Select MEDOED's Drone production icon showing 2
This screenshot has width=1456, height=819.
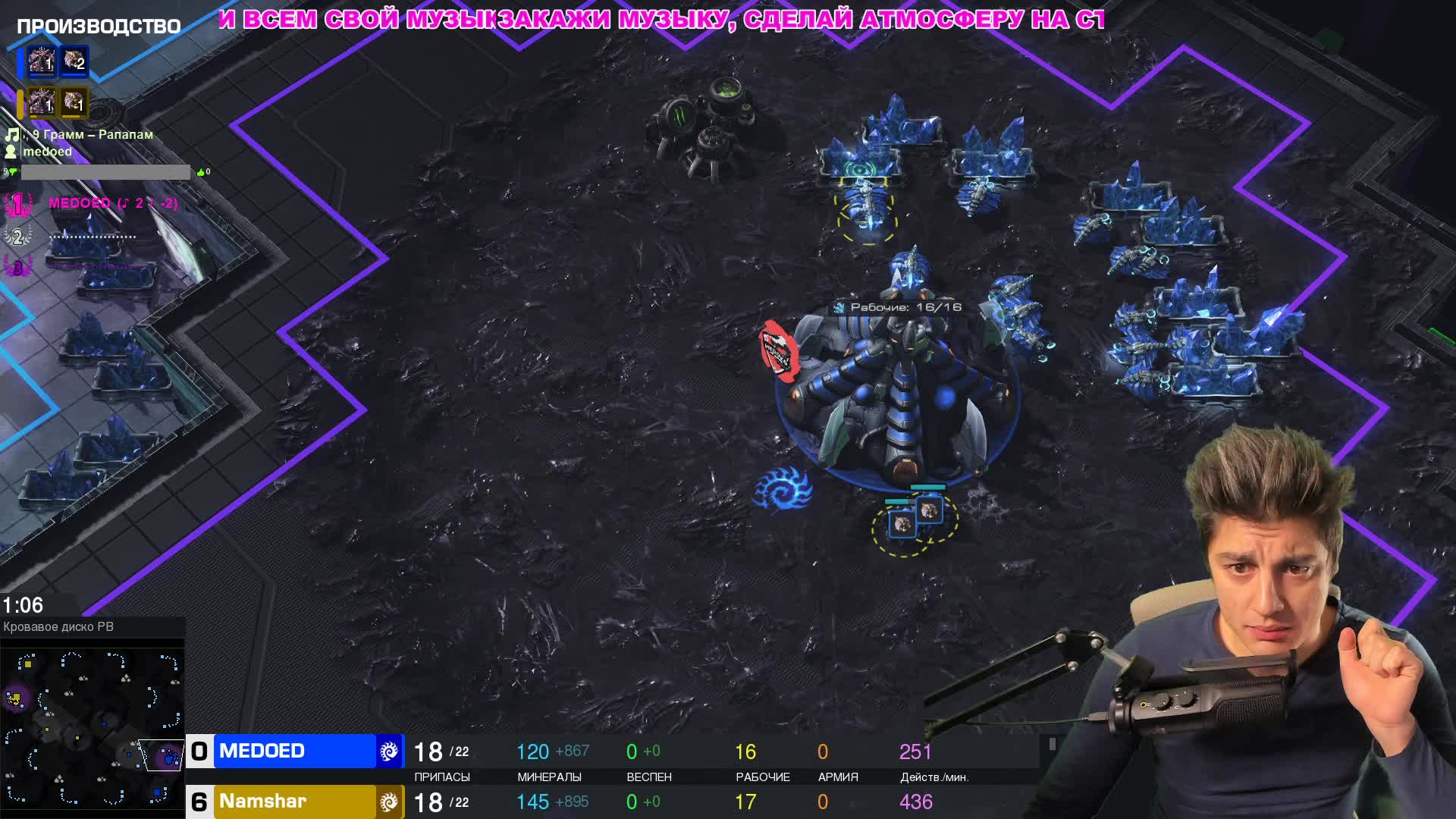click(x=74, y=61)
